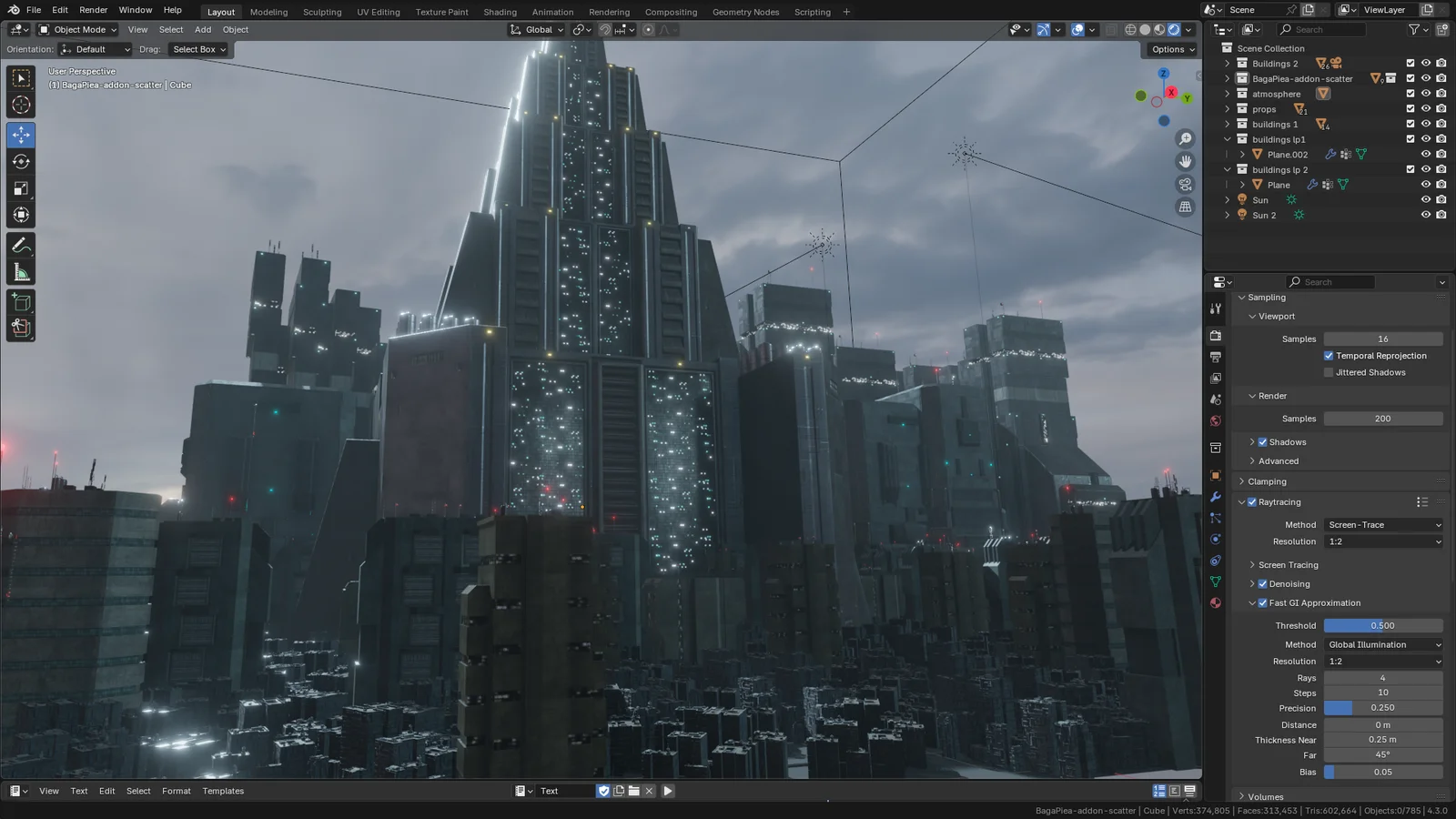Select the Cursor tool in the toolbar
This screenshot has width=1456, height=819.
click(20, 106)
